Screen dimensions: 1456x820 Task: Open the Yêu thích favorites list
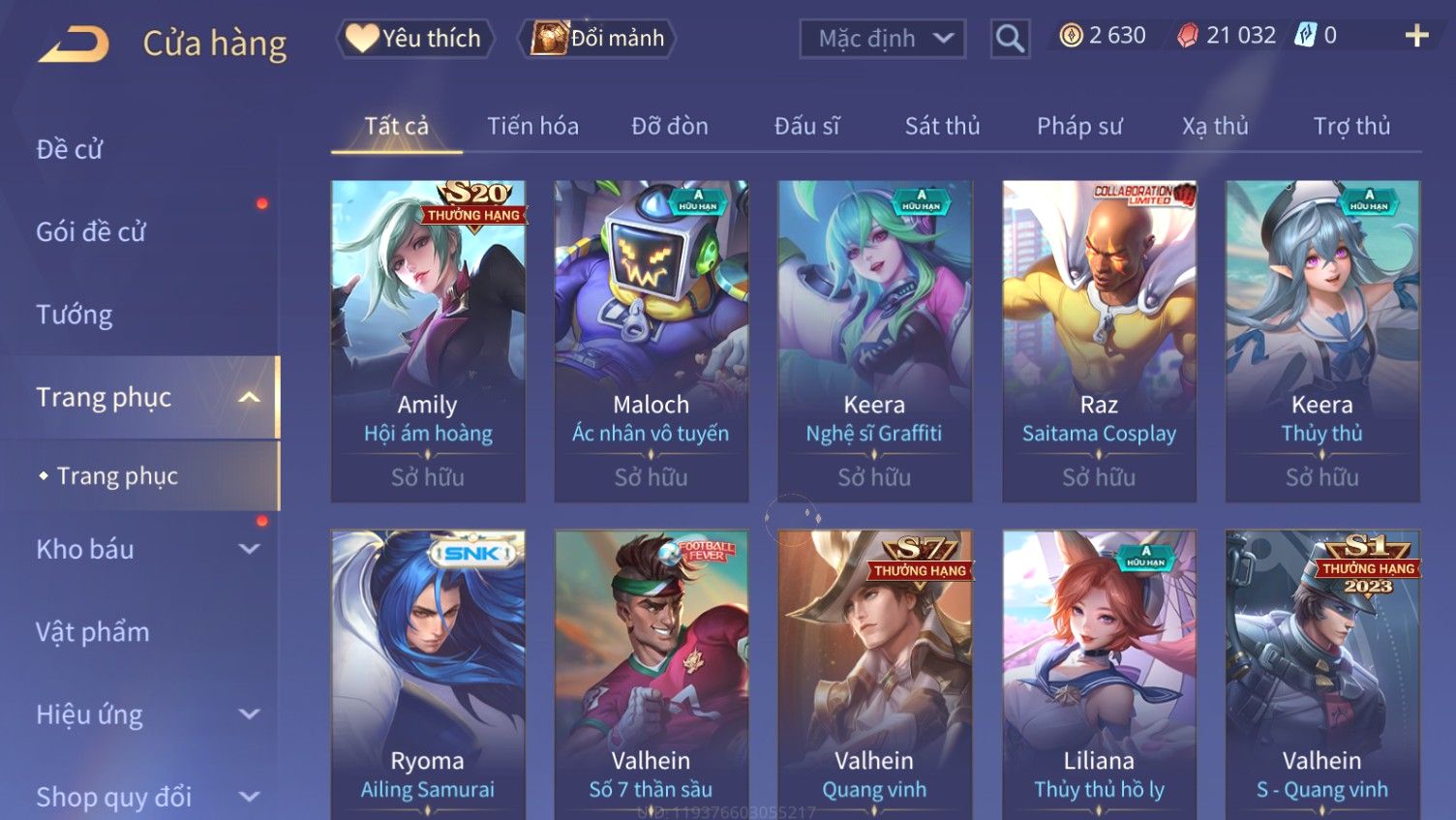[415, 39]
